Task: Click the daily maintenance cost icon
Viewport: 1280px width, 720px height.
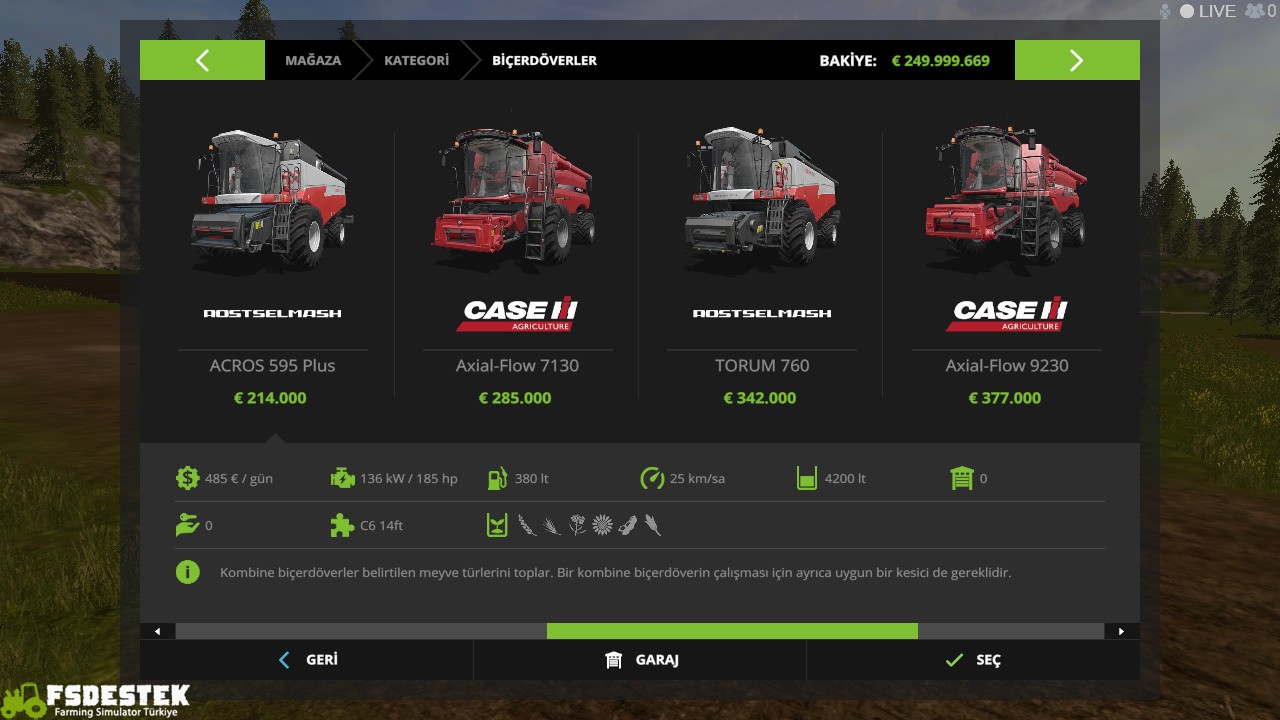Action: (x=188, y=478)
